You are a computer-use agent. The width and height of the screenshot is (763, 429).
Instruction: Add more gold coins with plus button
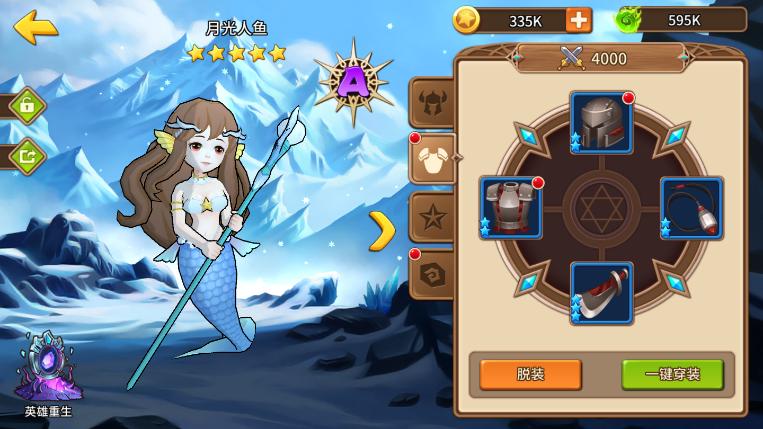(578, 20)
